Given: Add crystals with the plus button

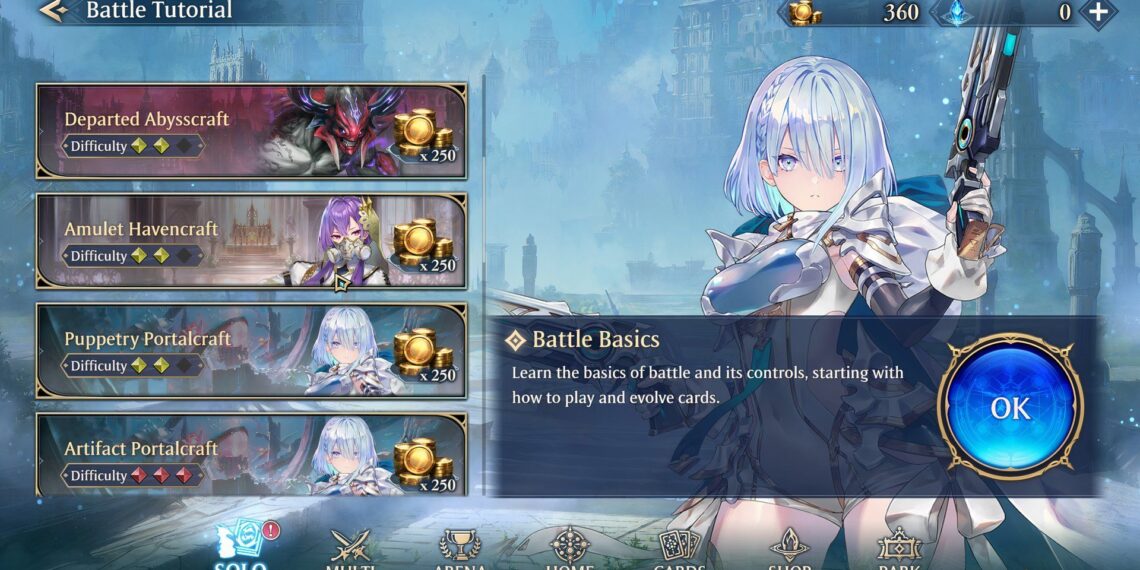Looking at the screenshot, I should tap(1098, 12).
